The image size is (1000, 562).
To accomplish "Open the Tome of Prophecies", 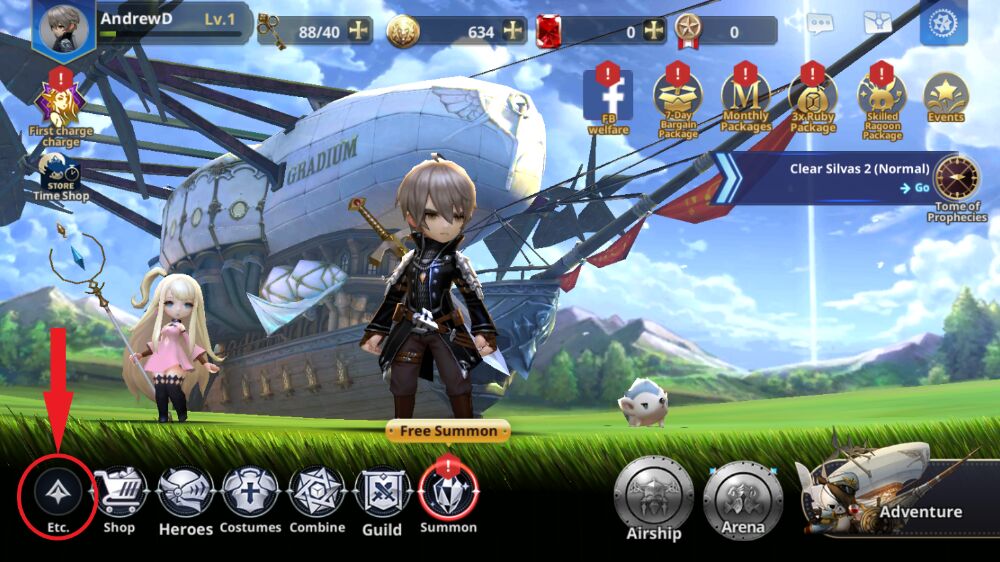I will pyautogui.click(x=956, y=180).
